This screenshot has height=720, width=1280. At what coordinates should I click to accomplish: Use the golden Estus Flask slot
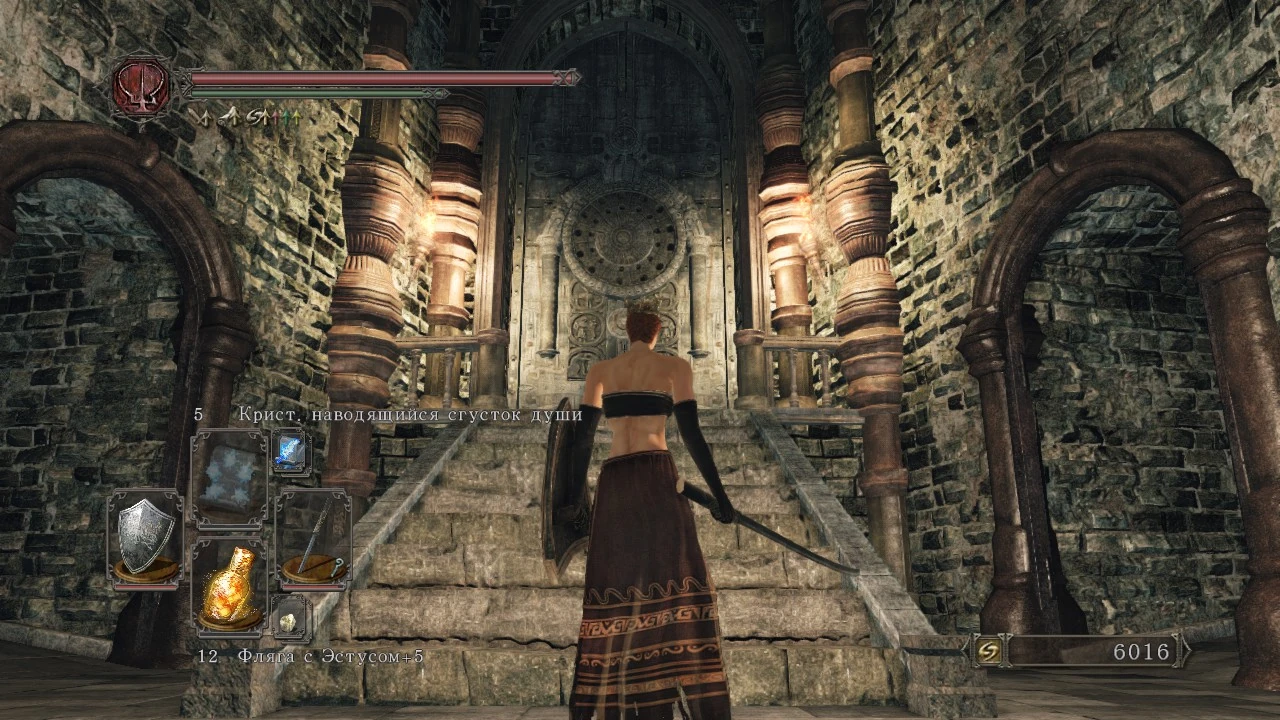click(229, 587)
